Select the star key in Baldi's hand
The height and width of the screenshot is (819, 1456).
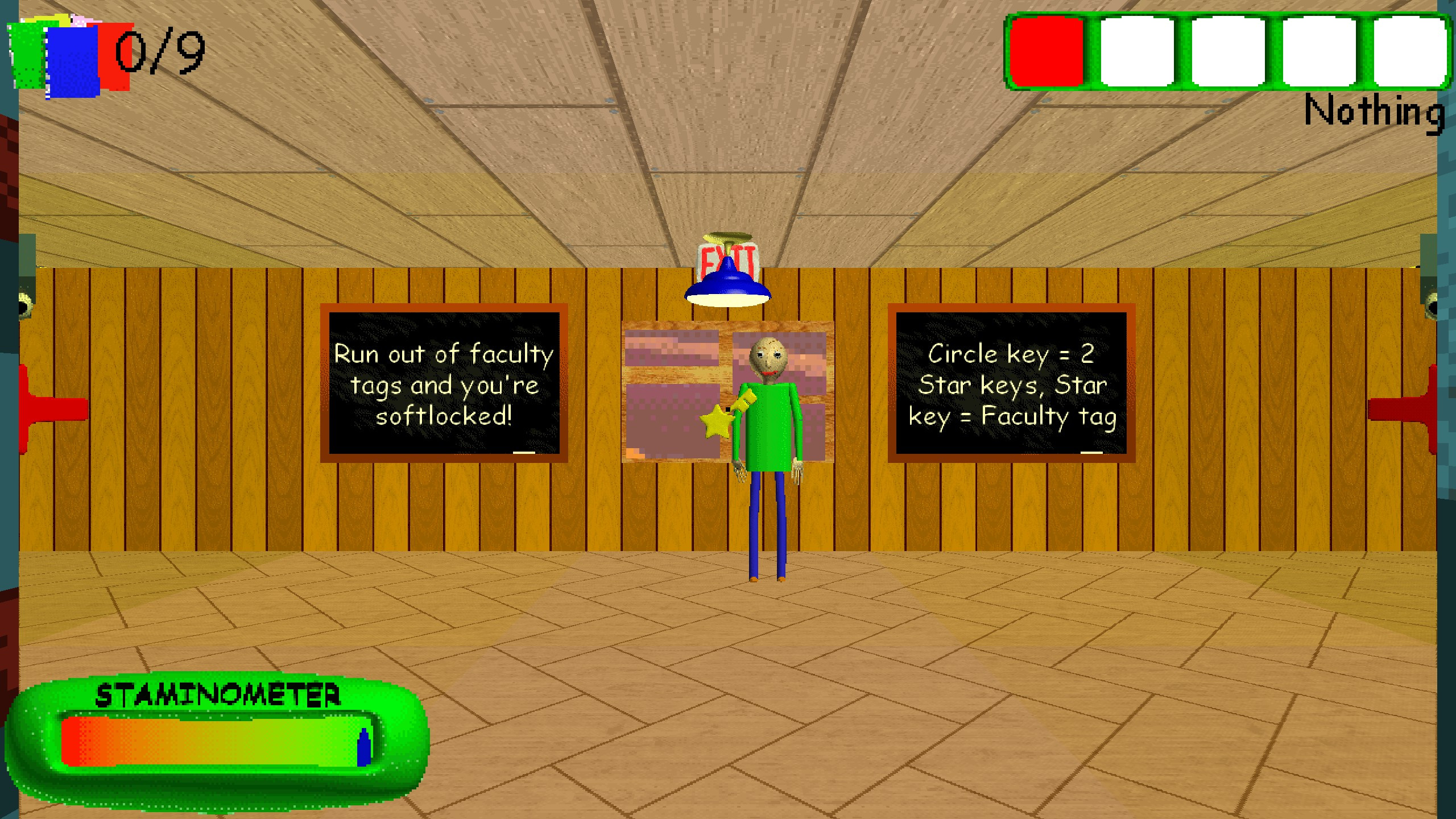[718, 421]
